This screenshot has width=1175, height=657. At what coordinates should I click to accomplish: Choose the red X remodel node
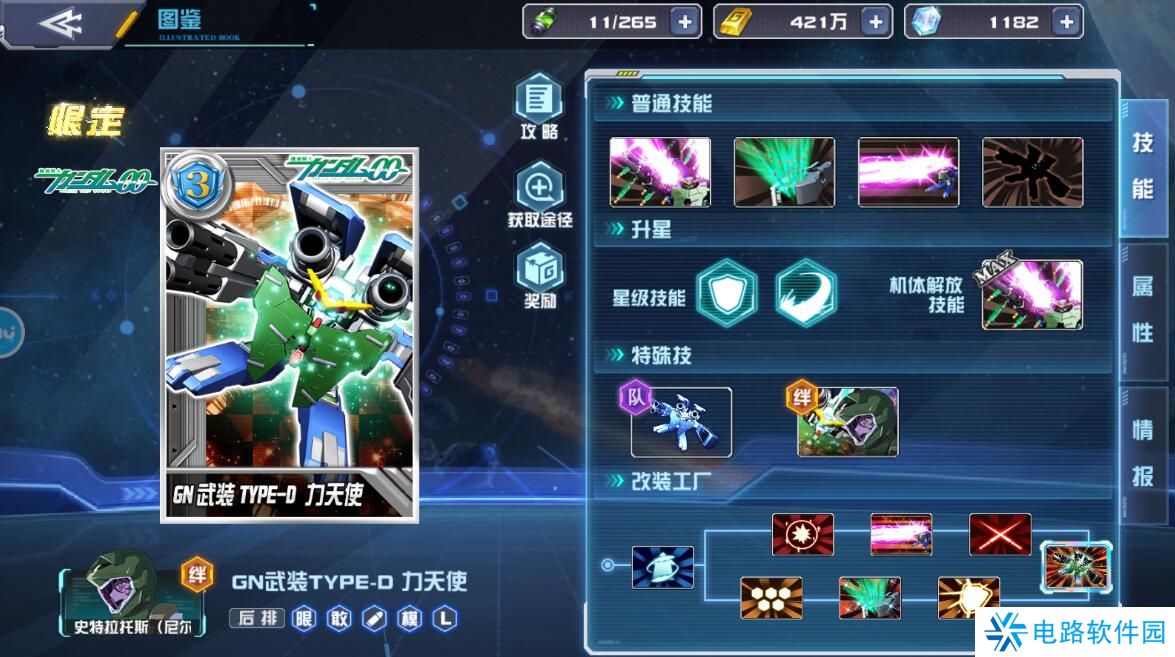point(1000,534)
